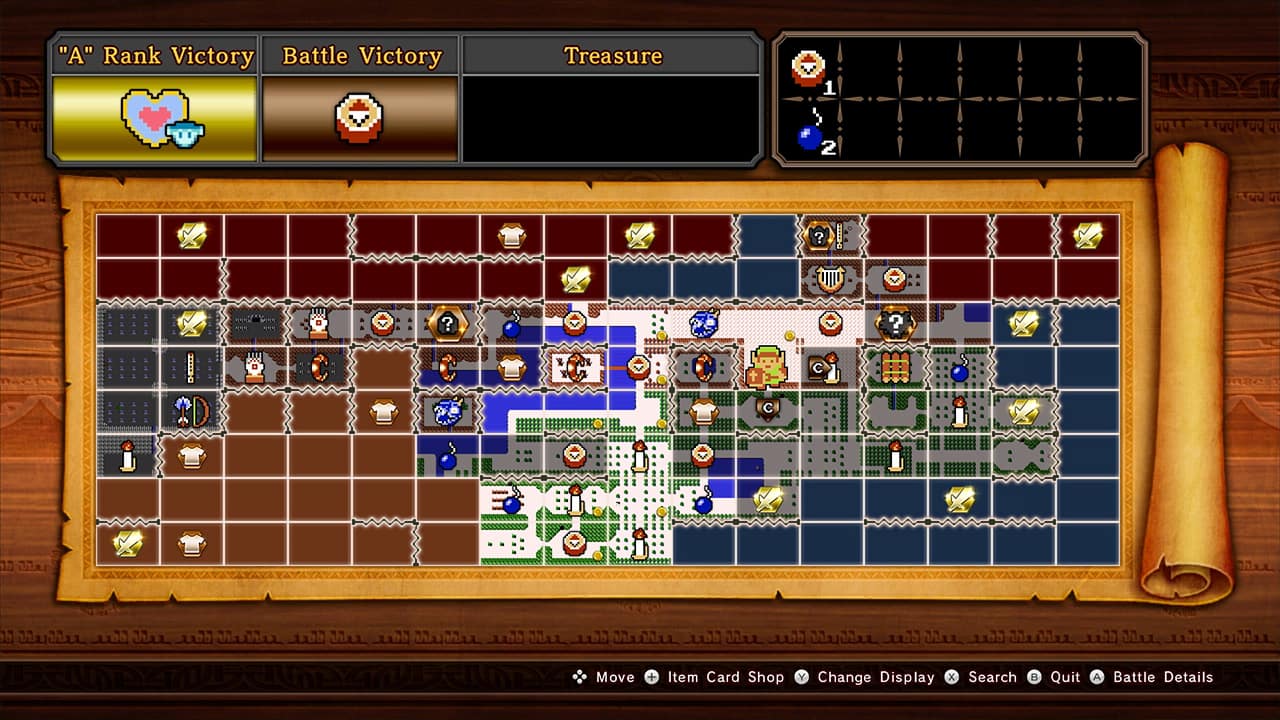Open the A Rank Victory tab
The image size is (1280, 720).
point(153,56)
